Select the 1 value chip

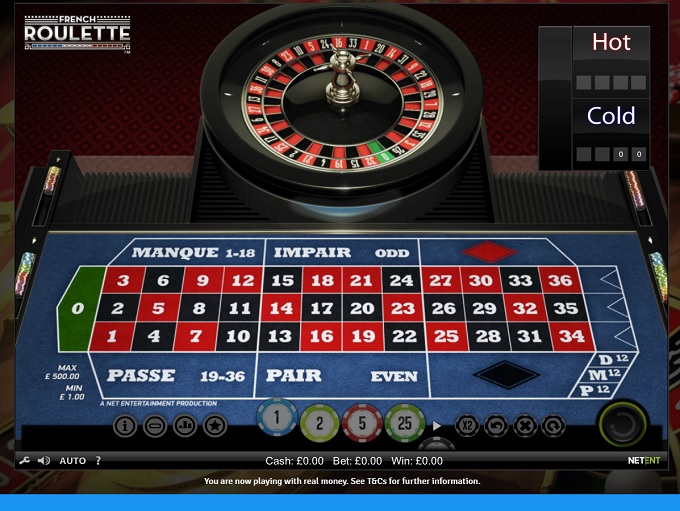(x=279, y=419)
